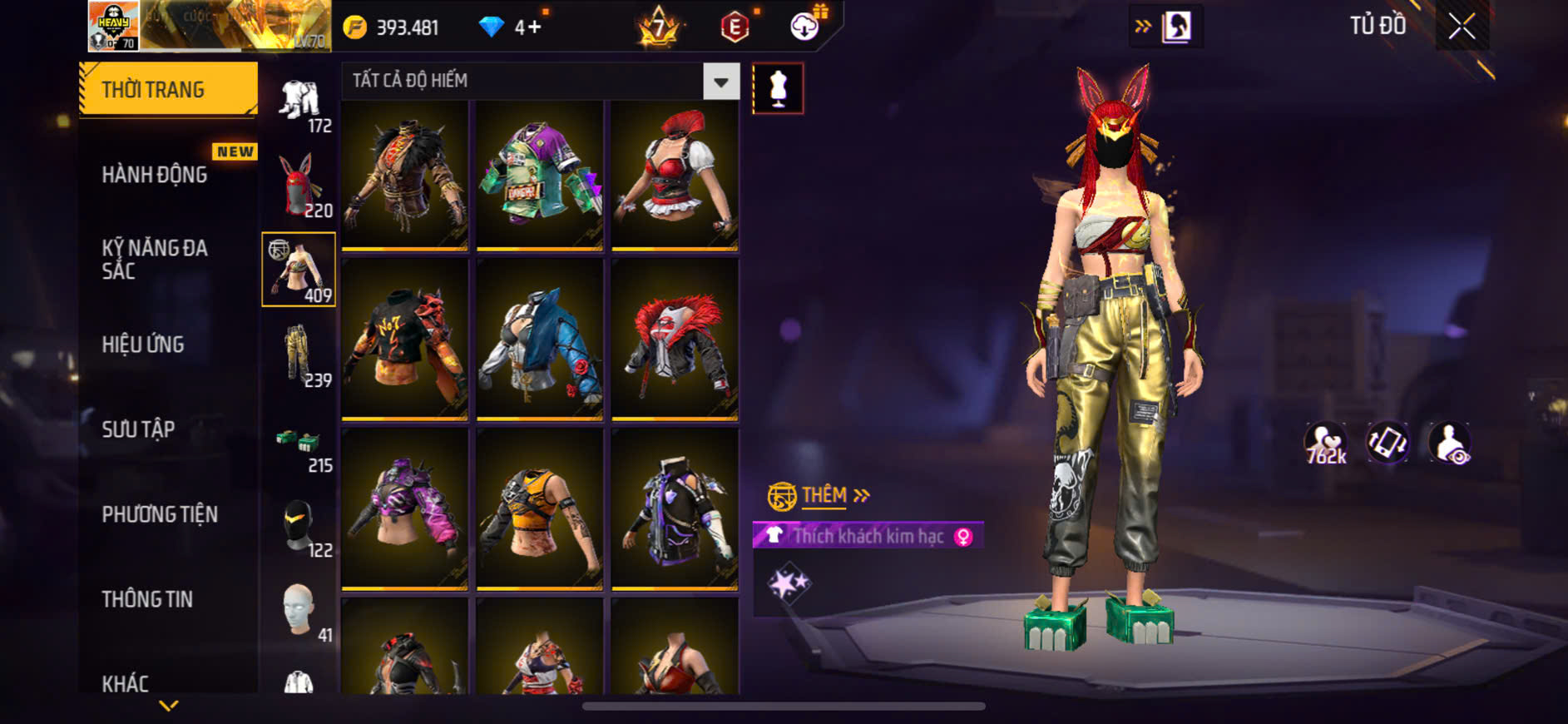Choose the red bunny mask headwear category
This screenshot has height=724, width=1568.
click(x=299, y=186)
